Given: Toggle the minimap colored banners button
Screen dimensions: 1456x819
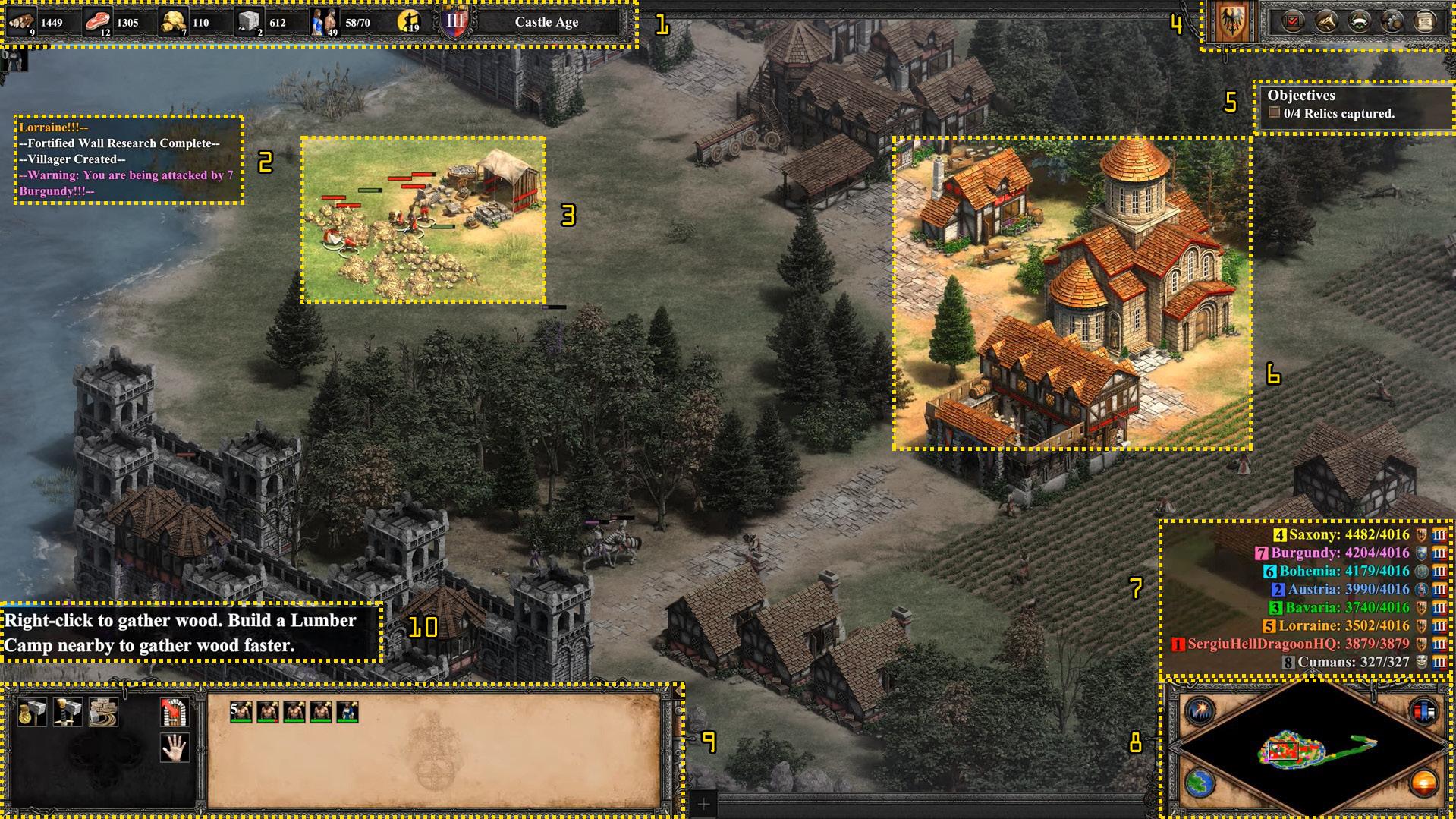Looking at the screenshot, I should pyautogui.click(x=1423, y=711).
